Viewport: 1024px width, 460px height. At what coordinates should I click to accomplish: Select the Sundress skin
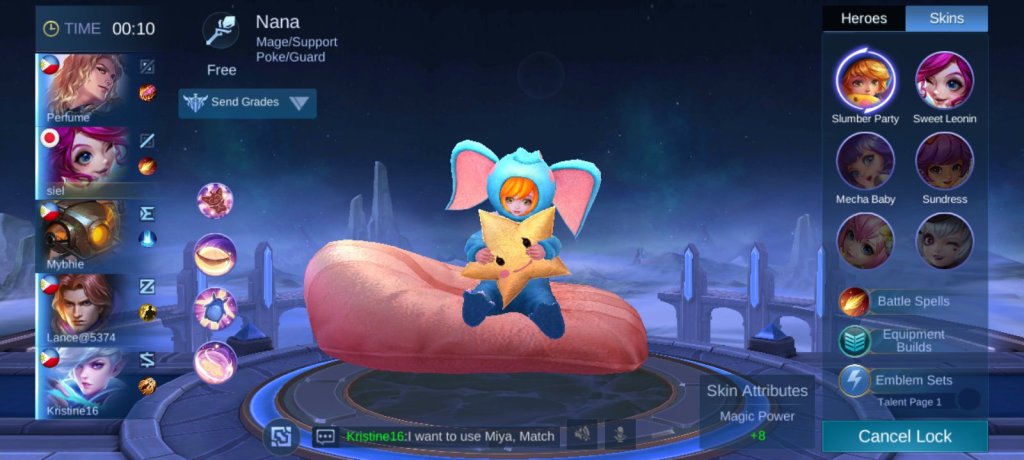pyautogui.click(x=944, y=161)
